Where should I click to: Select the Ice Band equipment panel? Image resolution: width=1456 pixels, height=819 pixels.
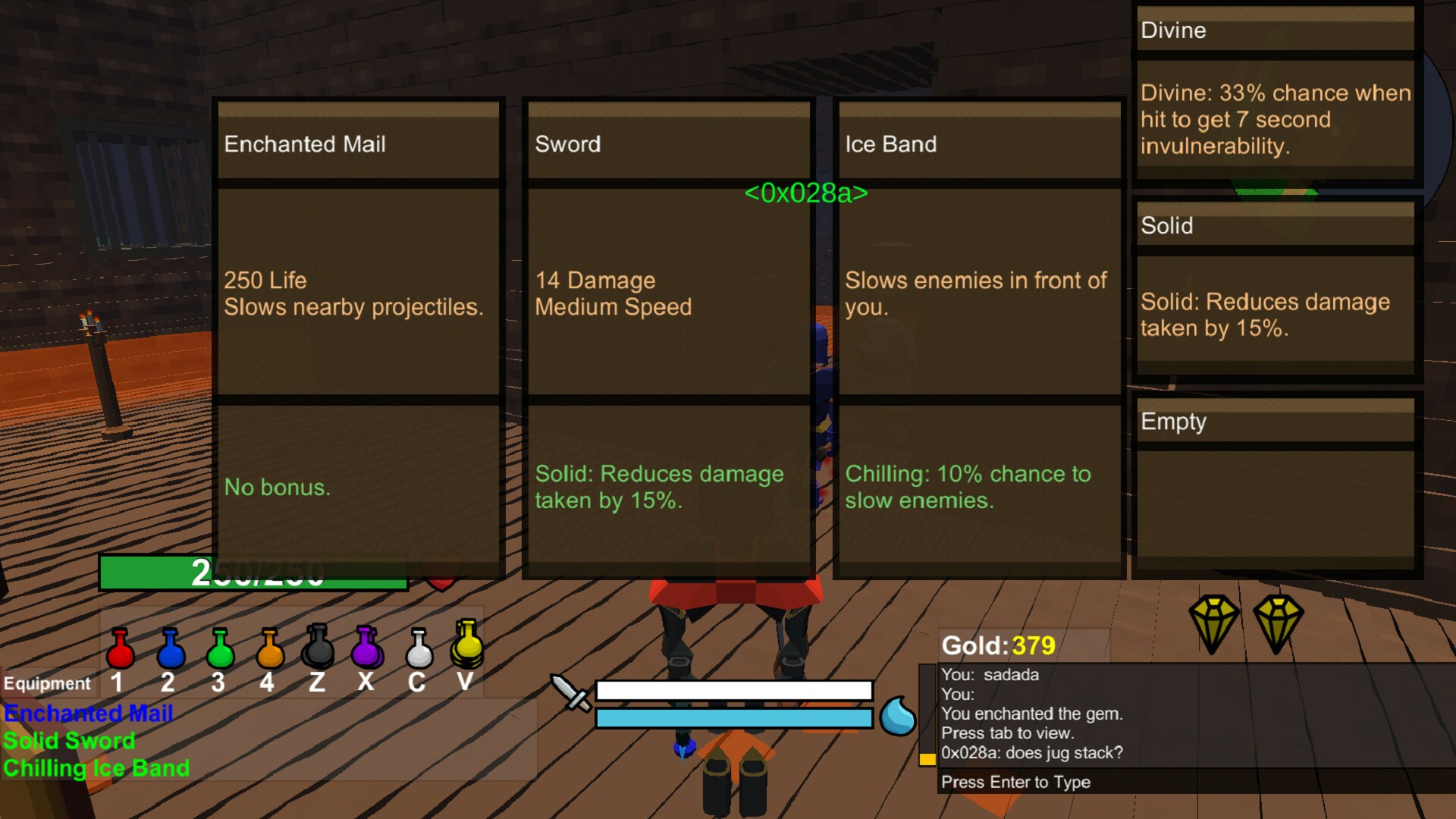click(x=979, y=337)
